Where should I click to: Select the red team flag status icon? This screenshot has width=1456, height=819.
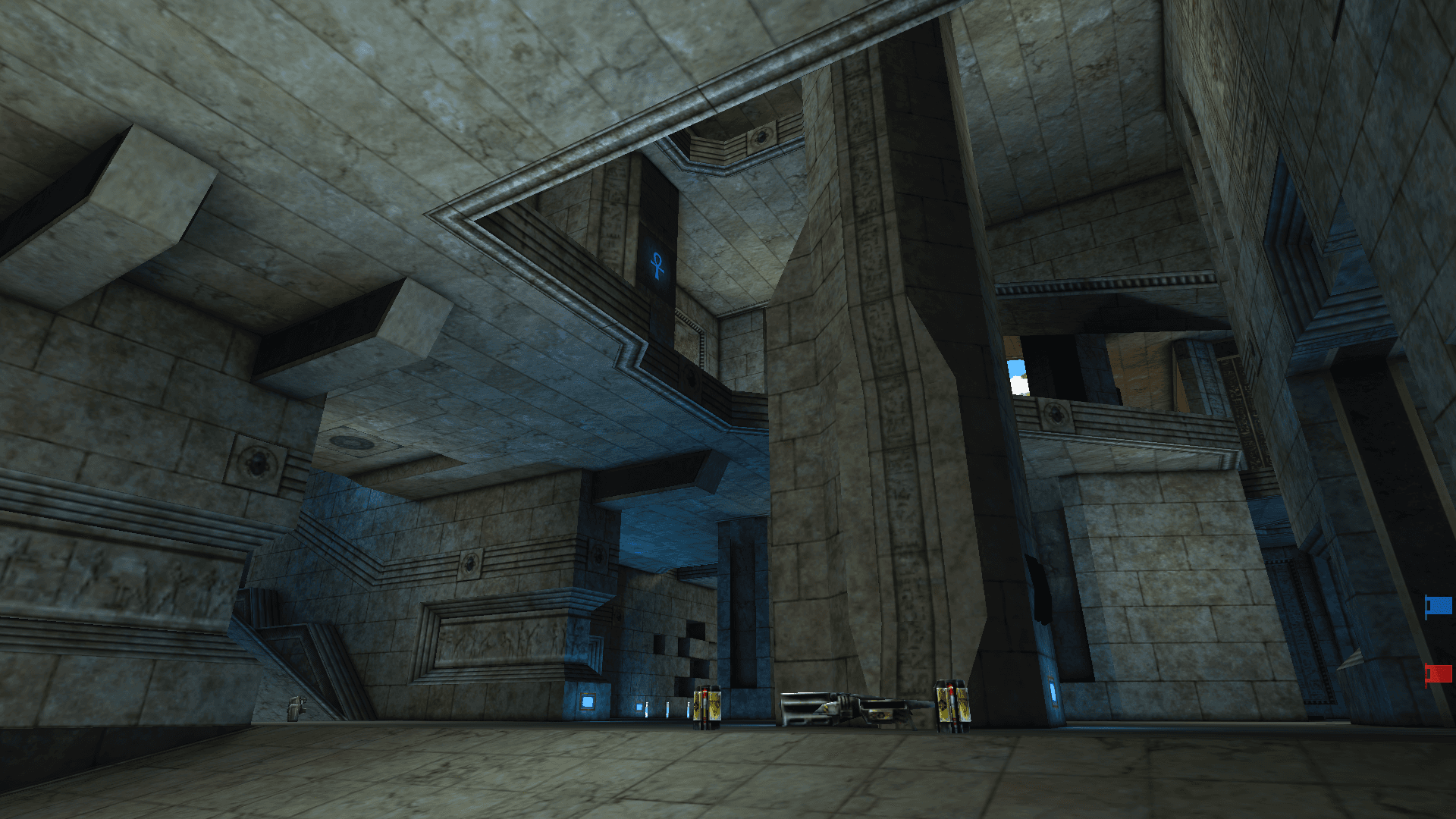pyautogui.click(x=1439, y=673)
